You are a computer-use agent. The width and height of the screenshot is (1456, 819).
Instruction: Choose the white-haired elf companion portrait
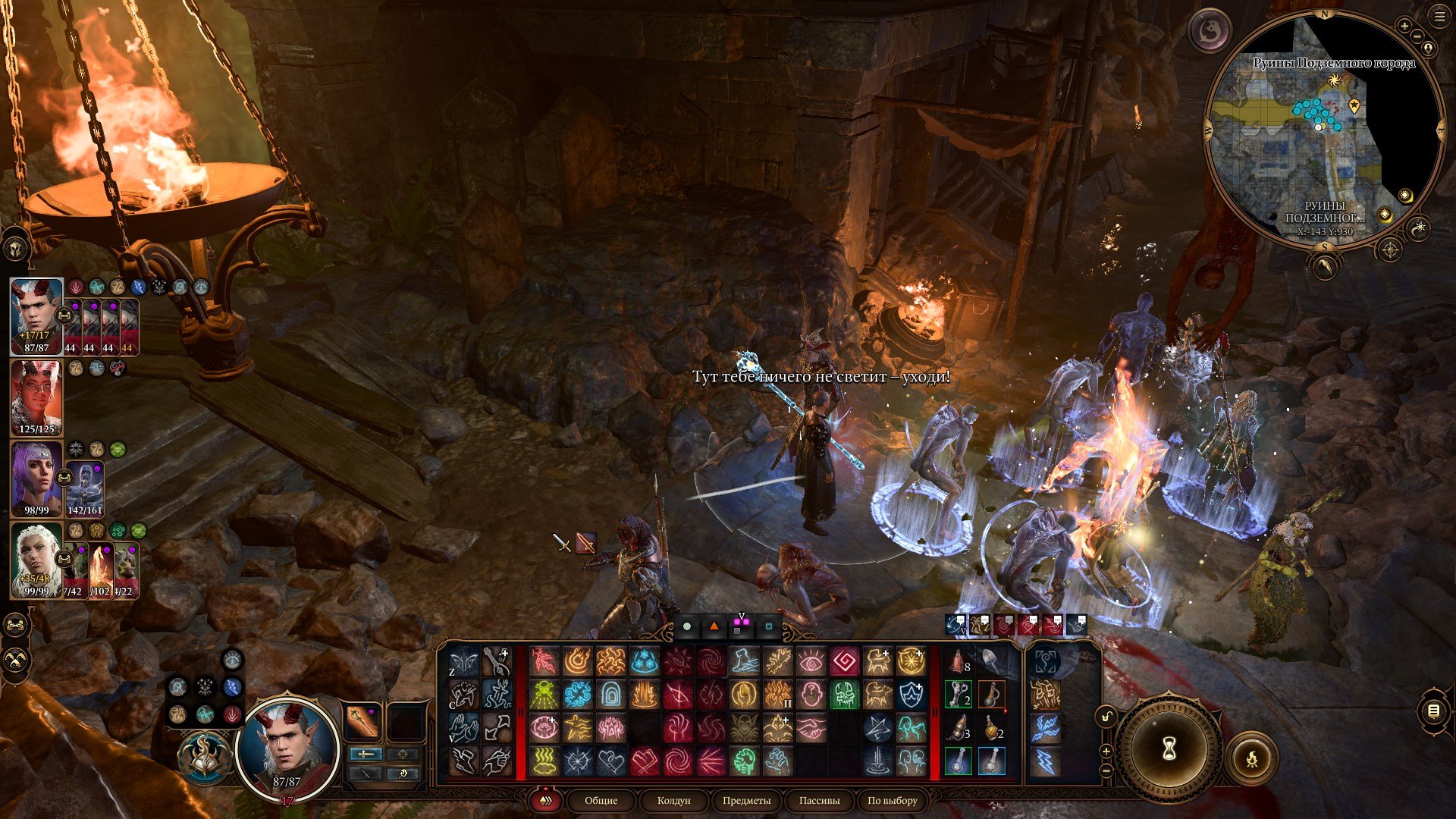(36, 560)
